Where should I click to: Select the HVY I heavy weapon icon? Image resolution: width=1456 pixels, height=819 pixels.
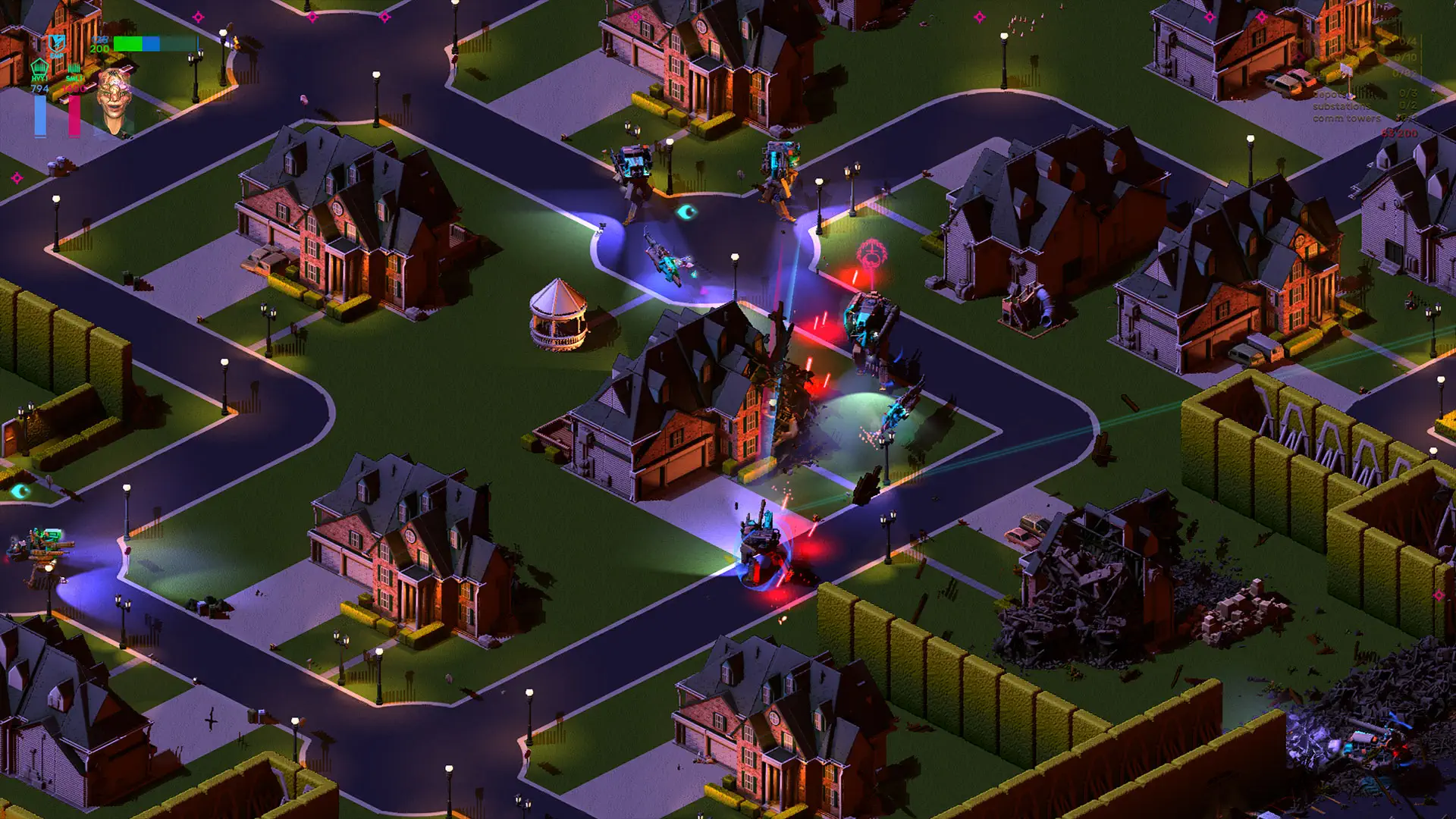39,67
